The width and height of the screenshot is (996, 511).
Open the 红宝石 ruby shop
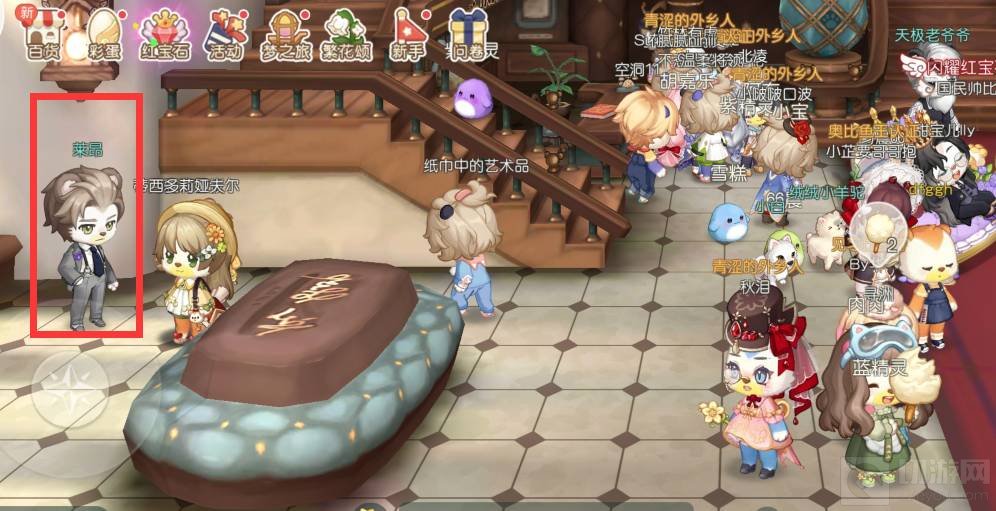(x=162, y=32)
